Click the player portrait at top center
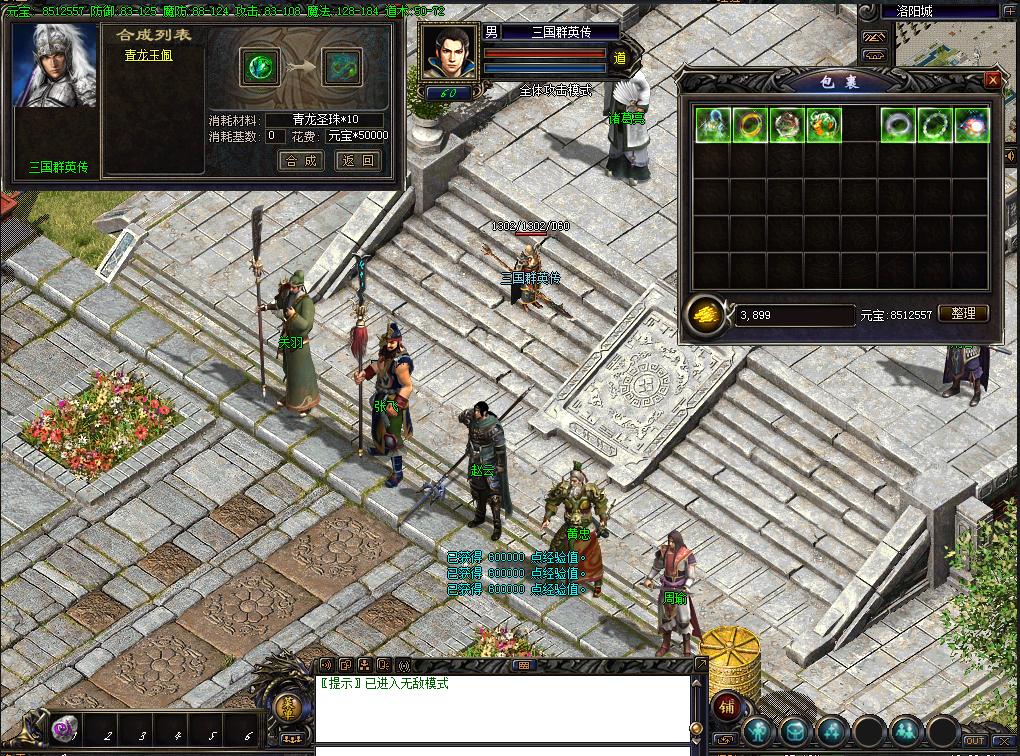 click(x=447, y=53)
